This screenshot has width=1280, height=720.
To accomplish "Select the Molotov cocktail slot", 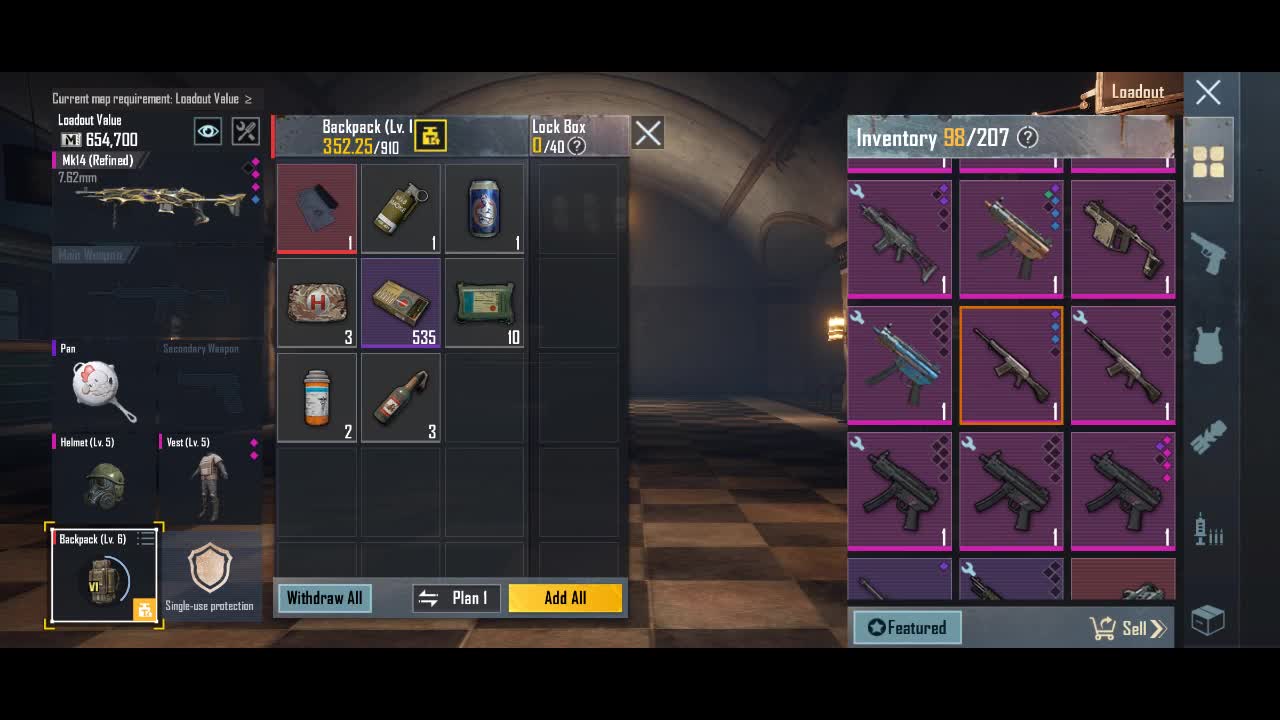I will click(x=400, y=397).
